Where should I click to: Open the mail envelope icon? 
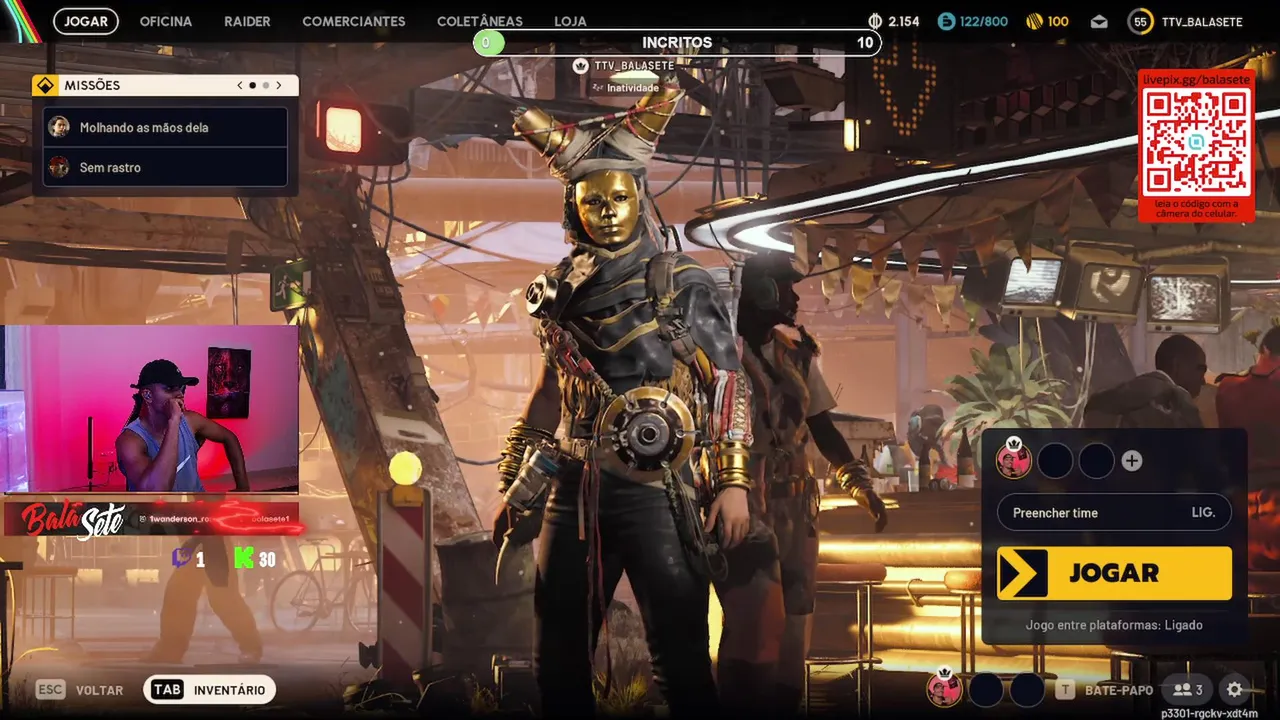tap(1099, 22)
